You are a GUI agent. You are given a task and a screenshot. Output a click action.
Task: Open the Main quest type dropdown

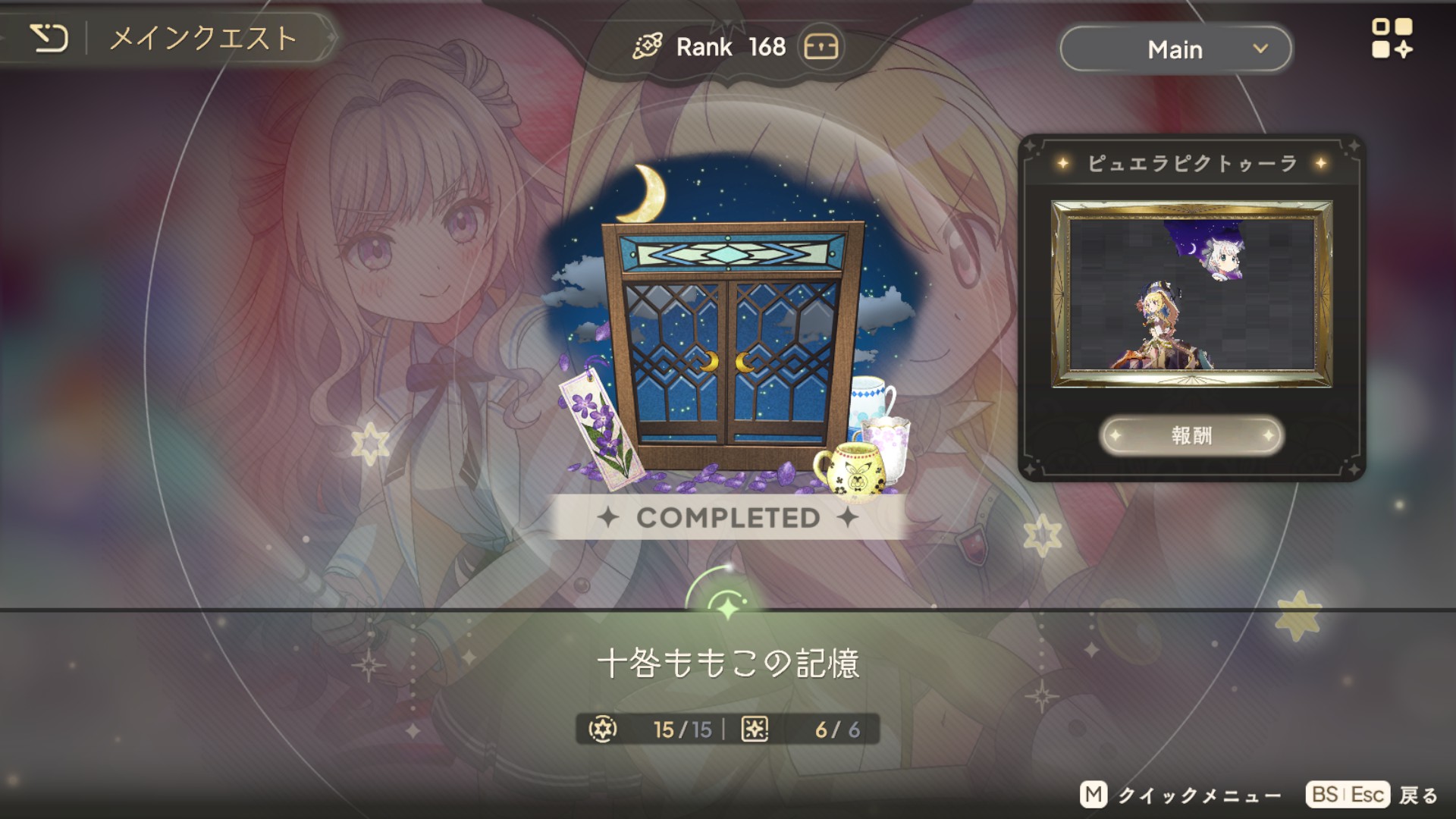[x=1175, y=49]
